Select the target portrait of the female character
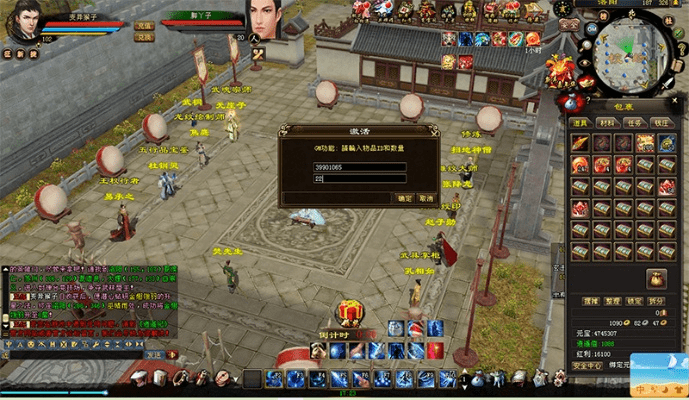The image size is (689, 400). point(268,22)
